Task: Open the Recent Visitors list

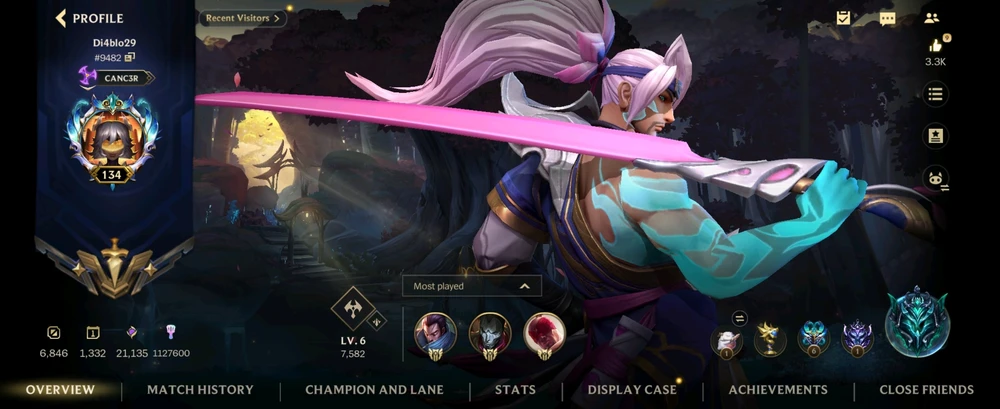Action: click(244, 18)
